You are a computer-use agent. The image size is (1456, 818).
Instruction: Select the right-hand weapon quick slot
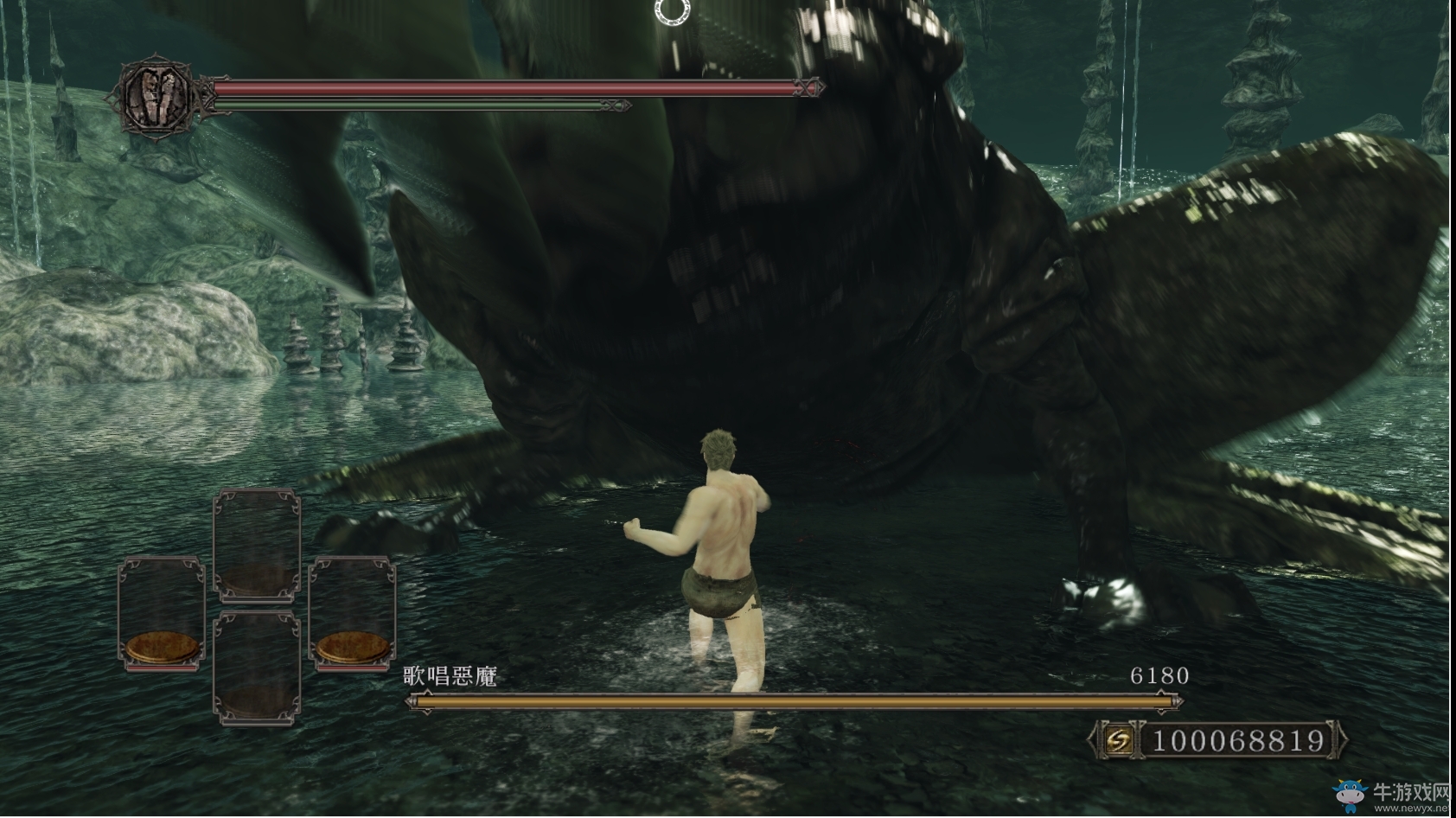click(x=353, y=613)
